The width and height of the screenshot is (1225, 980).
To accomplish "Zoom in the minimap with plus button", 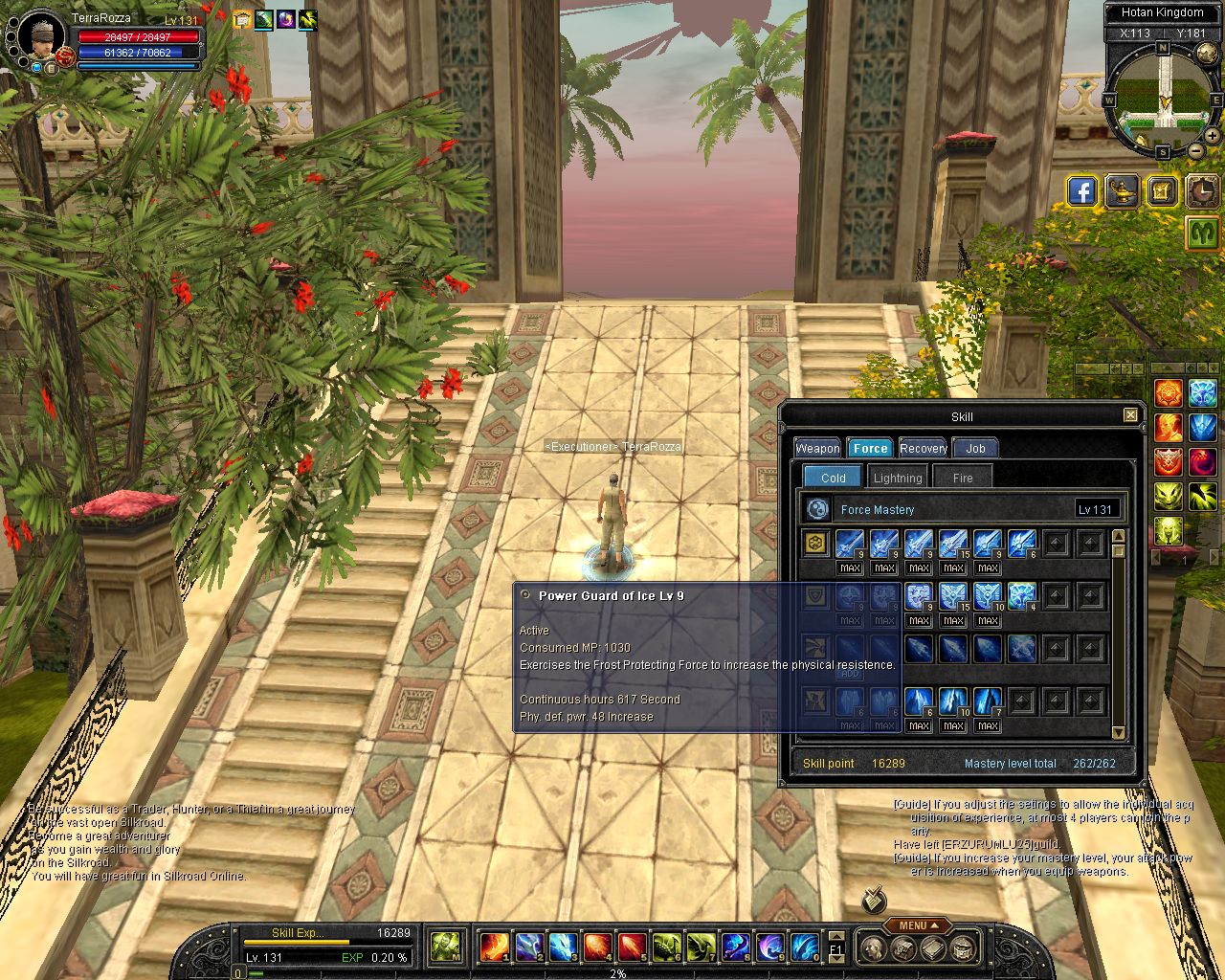I will (1212, 136).
